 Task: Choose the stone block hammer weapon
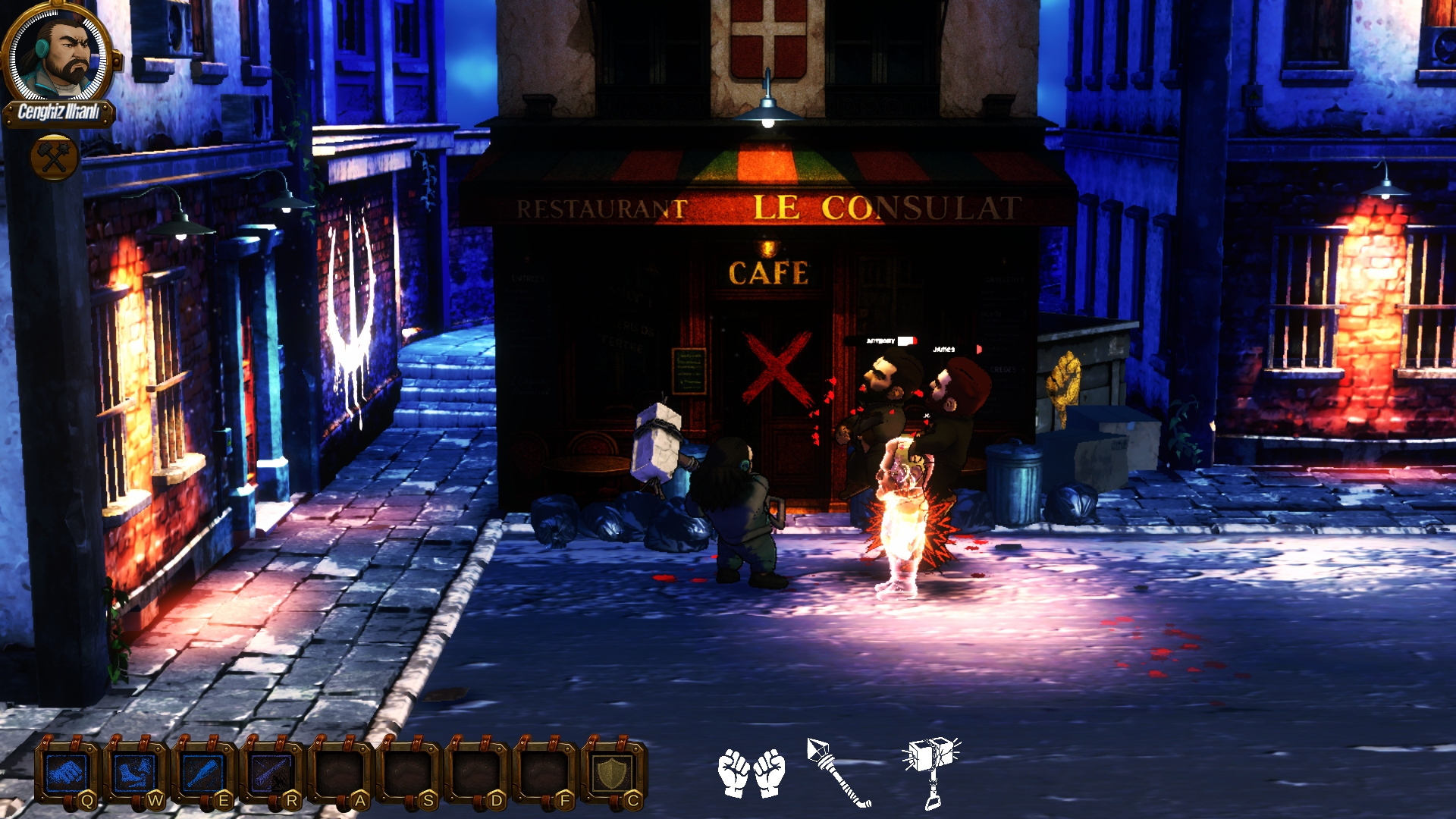pyautogui.click(x=931, y=771)
